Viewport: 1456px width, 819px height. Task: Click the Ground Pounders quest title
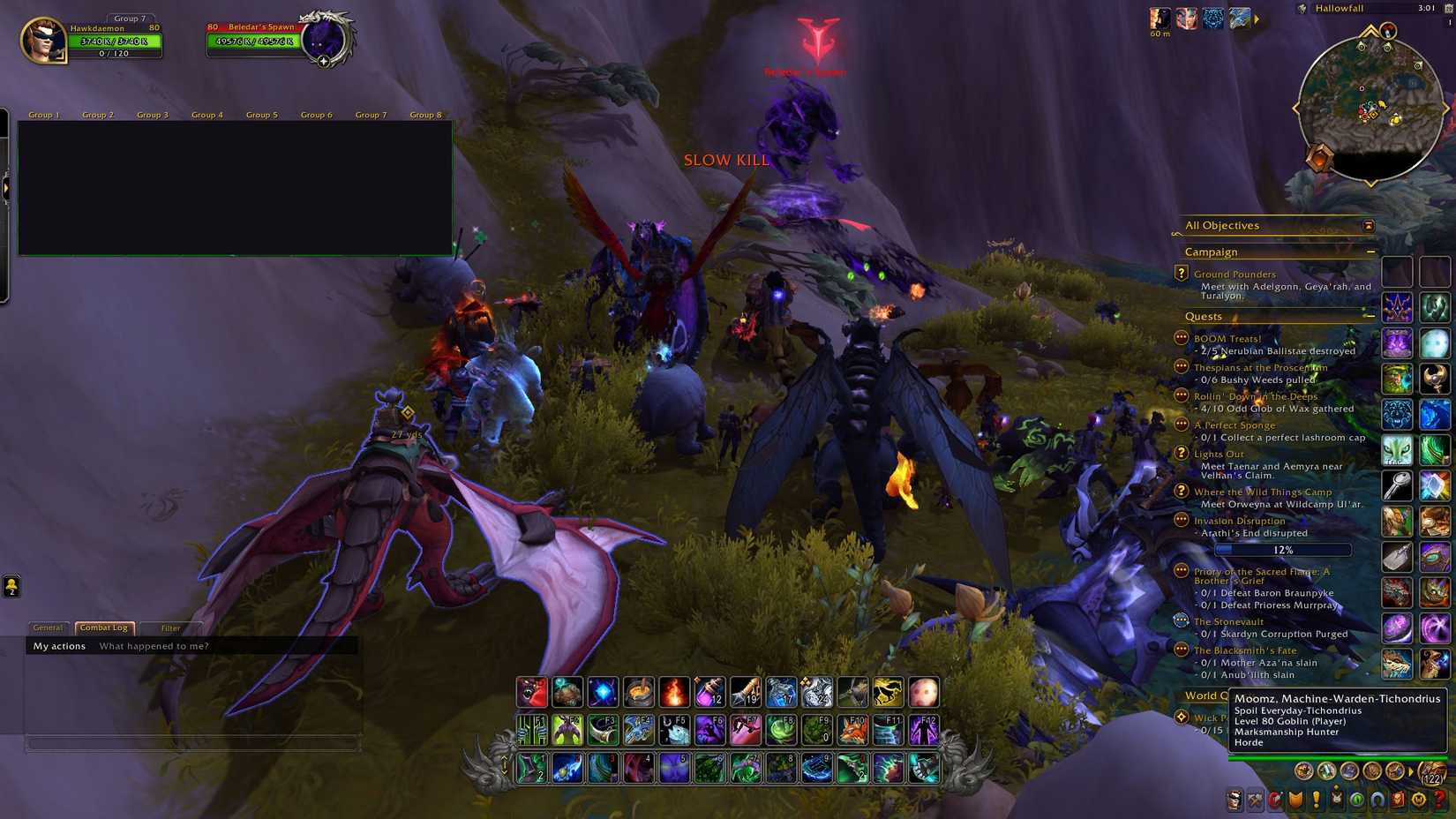click(x=1235, y=274)
